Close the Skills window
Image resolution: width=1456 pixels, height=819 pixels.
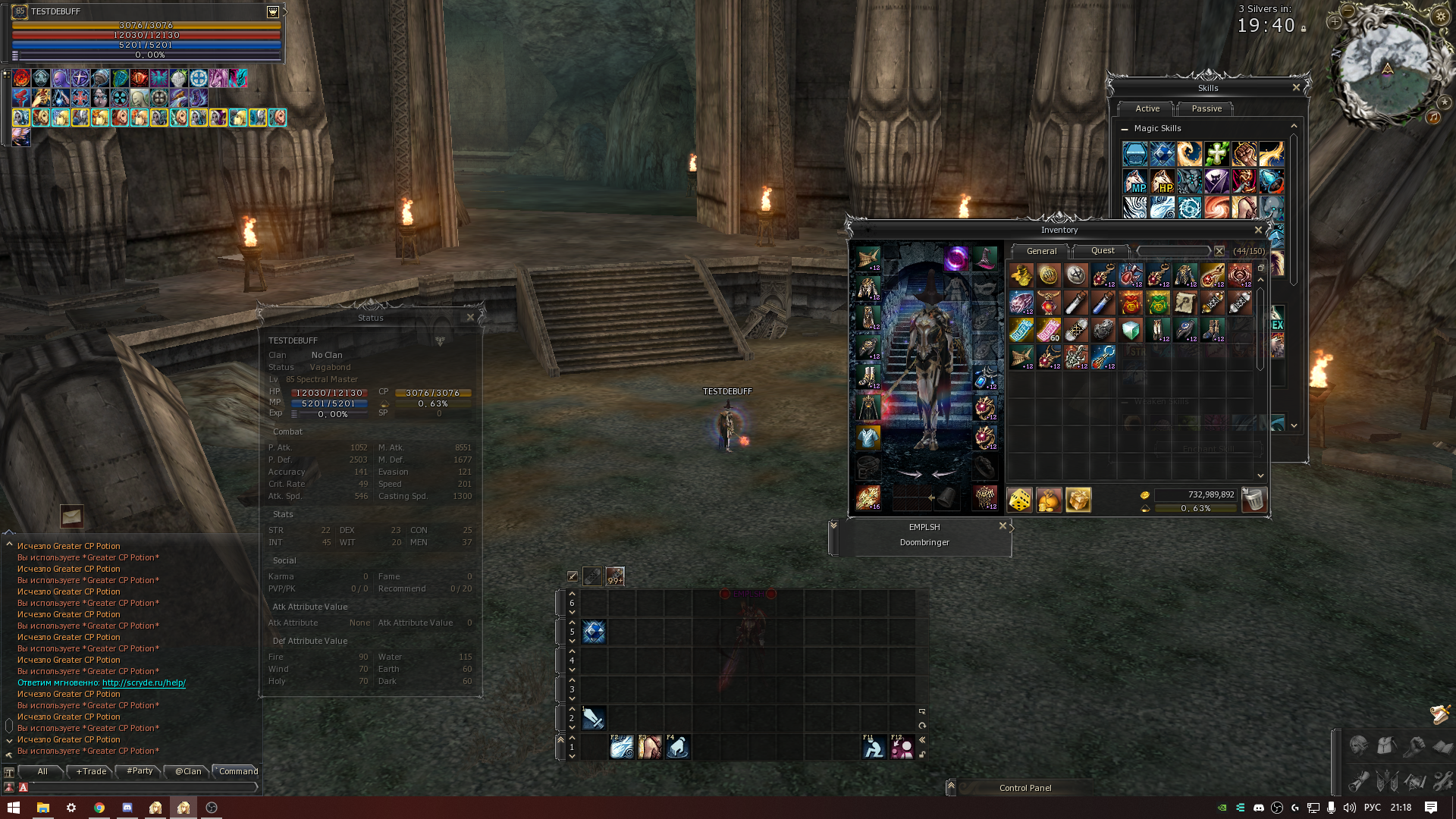[1296, 88]
